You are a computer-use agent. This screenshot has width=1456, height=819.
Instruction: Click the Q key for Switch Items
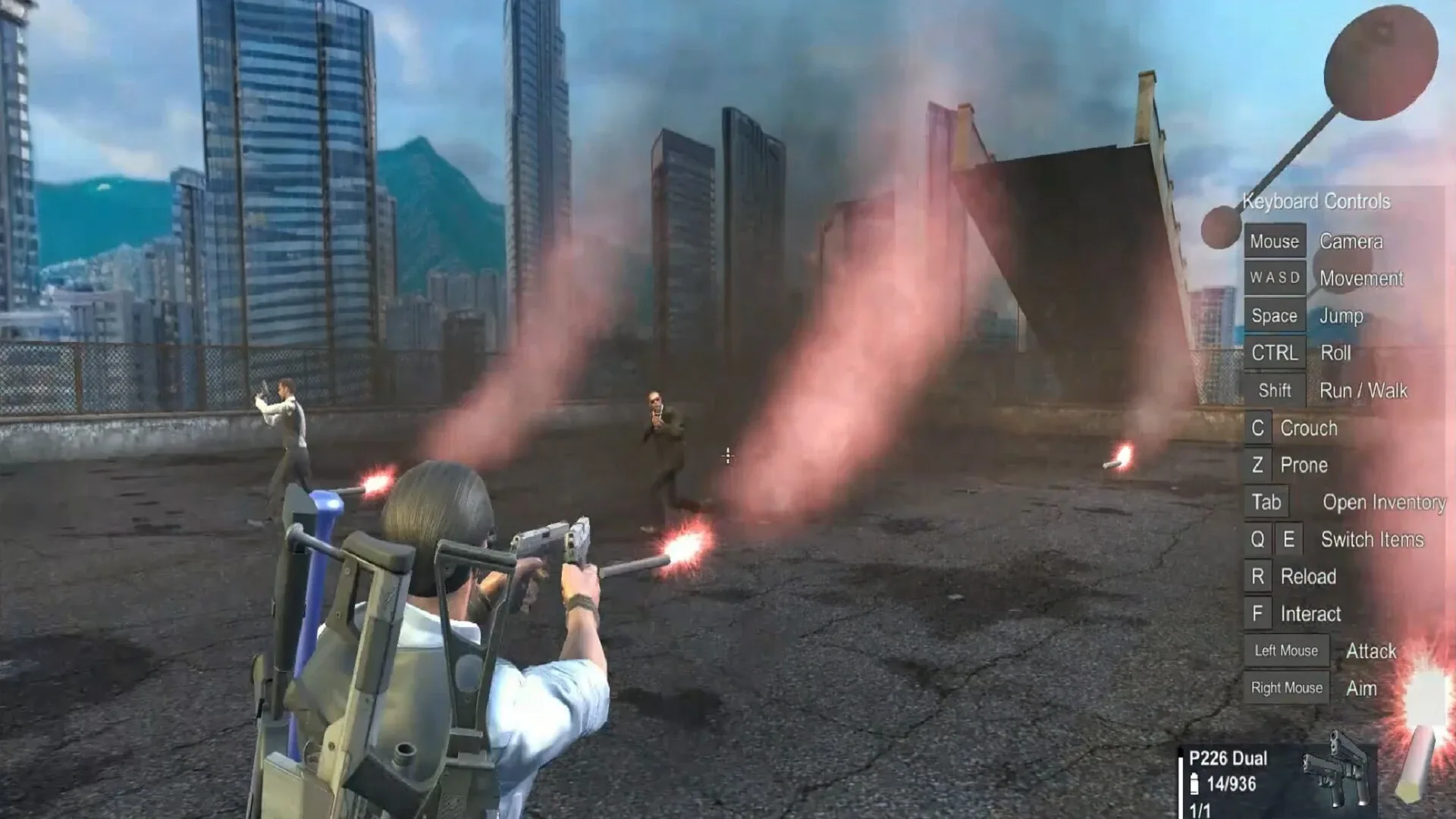click(1257, 539)
